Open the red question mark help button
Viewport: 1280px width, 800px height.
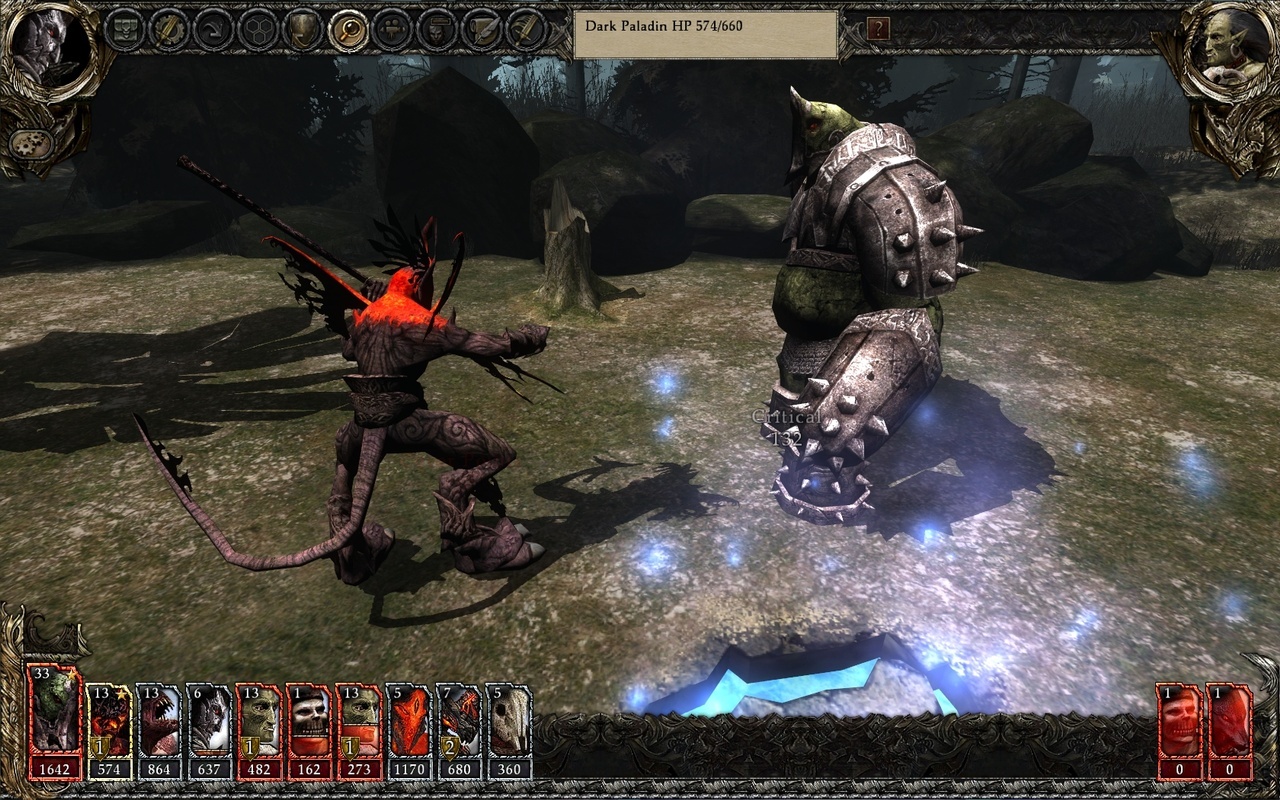coord(878,29)
